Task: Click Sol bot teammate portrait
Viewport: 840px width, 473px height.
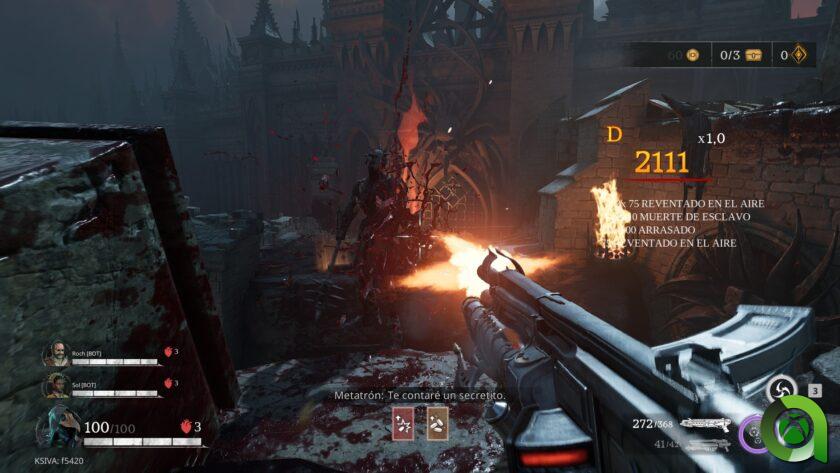Action: click(56, 385)
